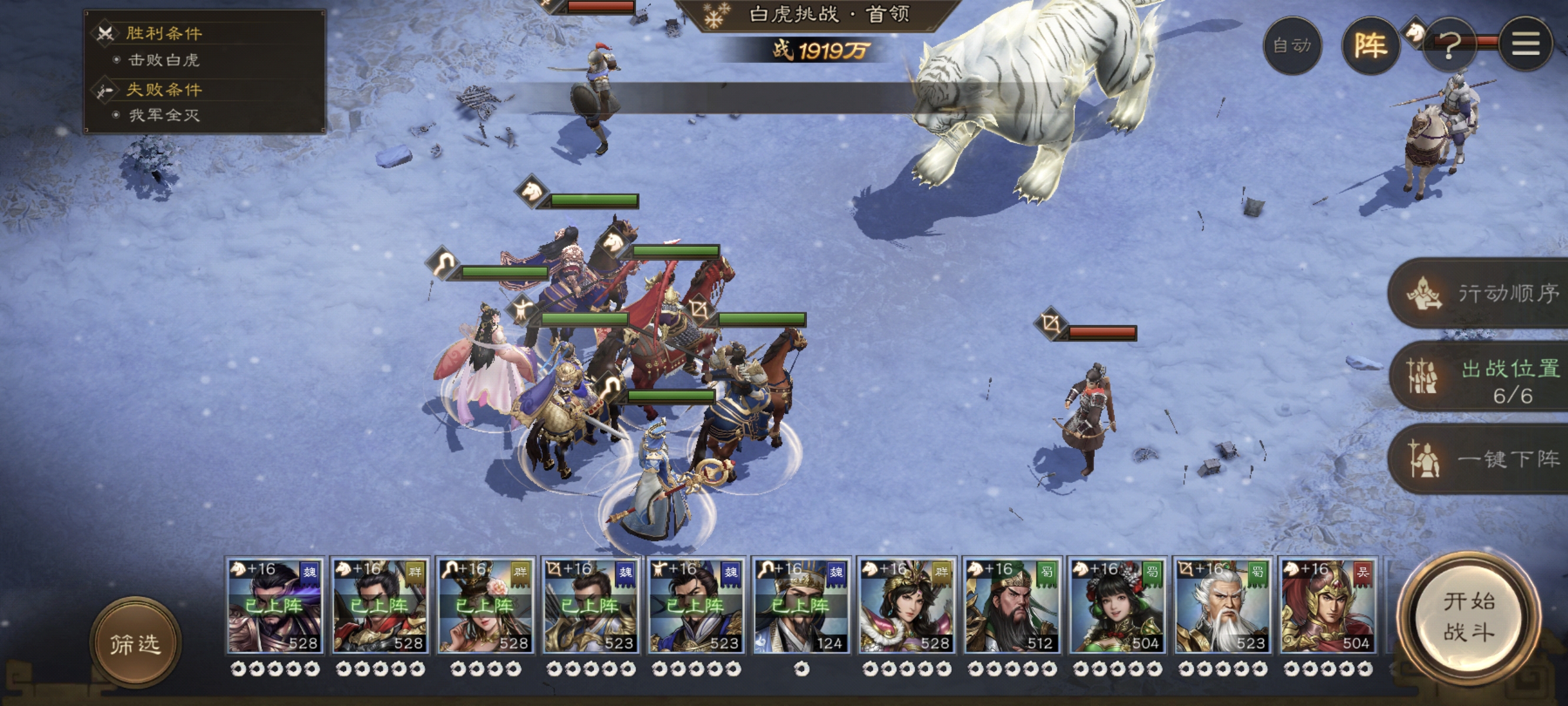The image size is (1568, 706).
Task: Pick the white-bearded Shu archer card
Action: (1222, 606)
